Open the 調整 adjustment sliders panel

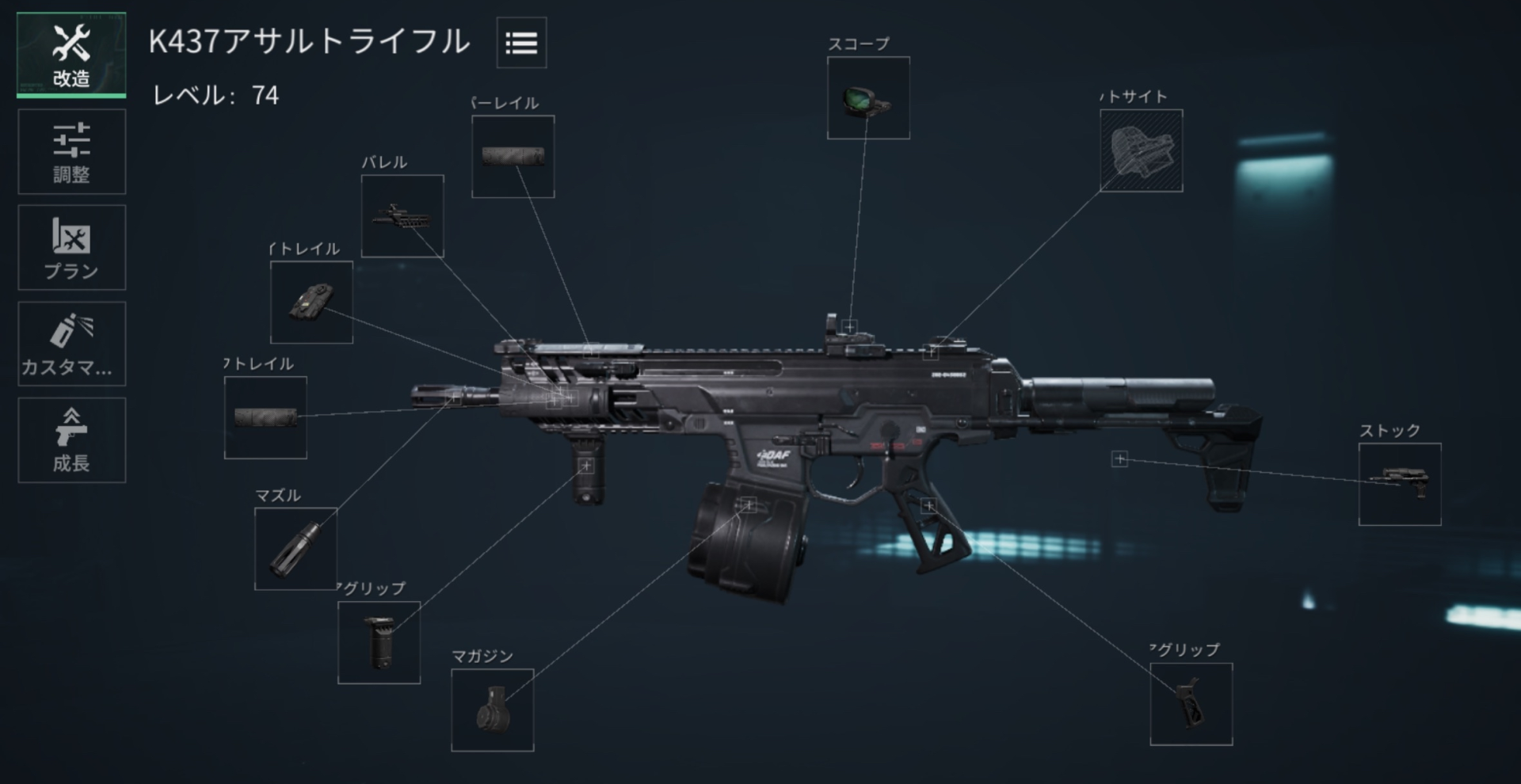pos(71,150)
